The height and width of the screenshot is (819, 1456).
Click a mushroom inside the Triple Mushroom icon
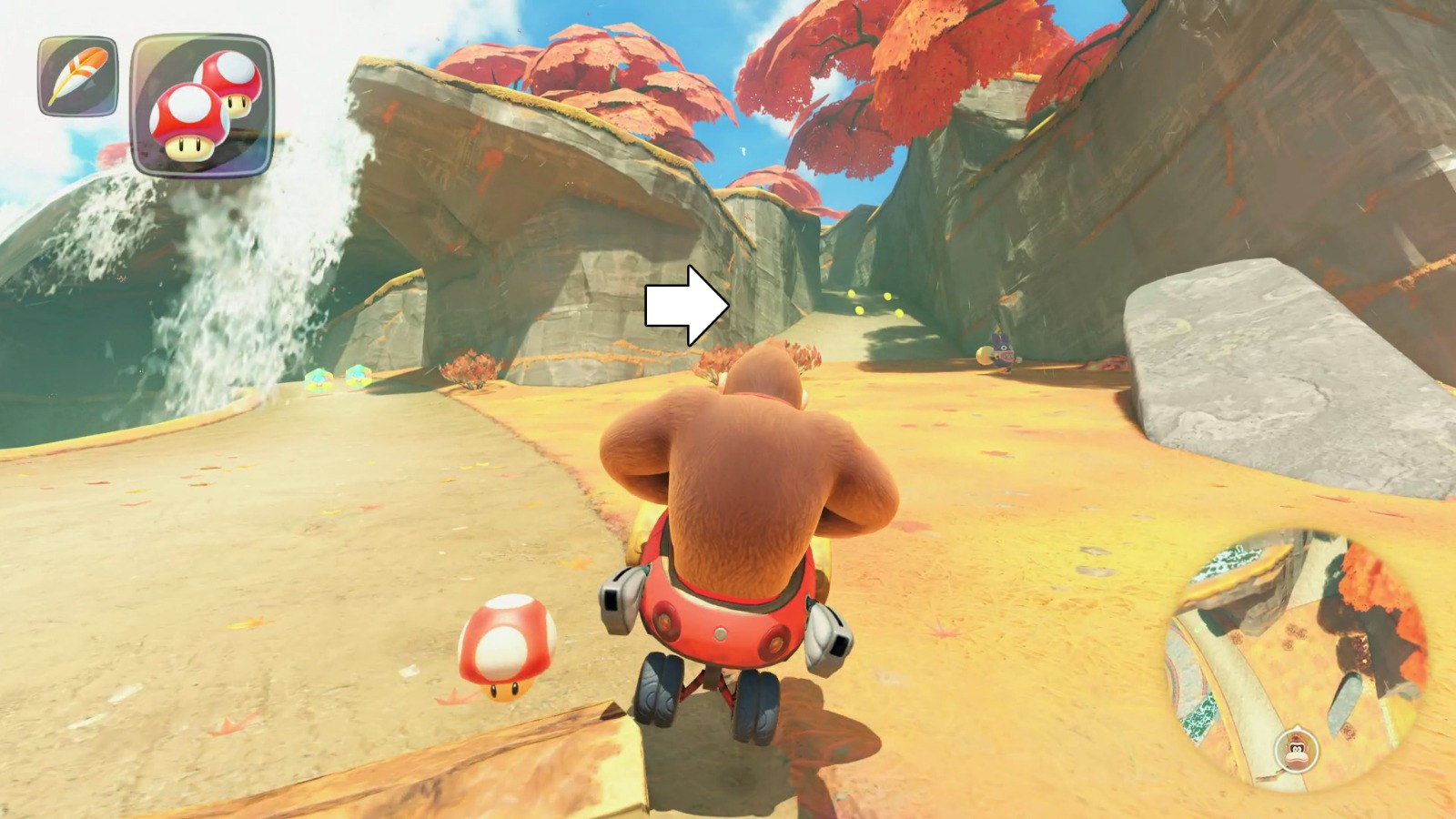coord(187,123)
